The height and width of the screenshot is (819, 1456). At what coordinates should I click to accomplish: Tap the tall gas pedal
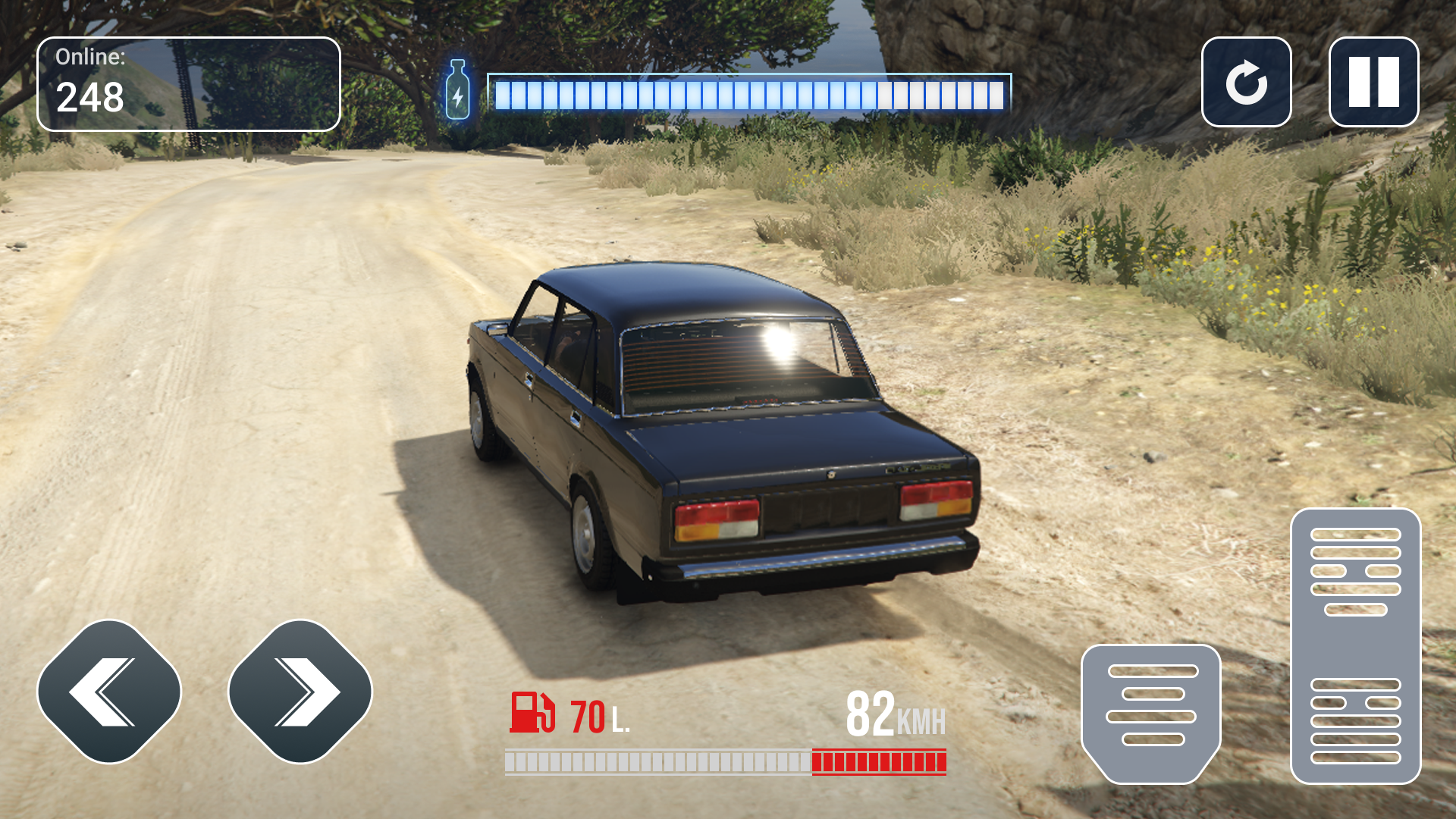(x=1355, y=646)
